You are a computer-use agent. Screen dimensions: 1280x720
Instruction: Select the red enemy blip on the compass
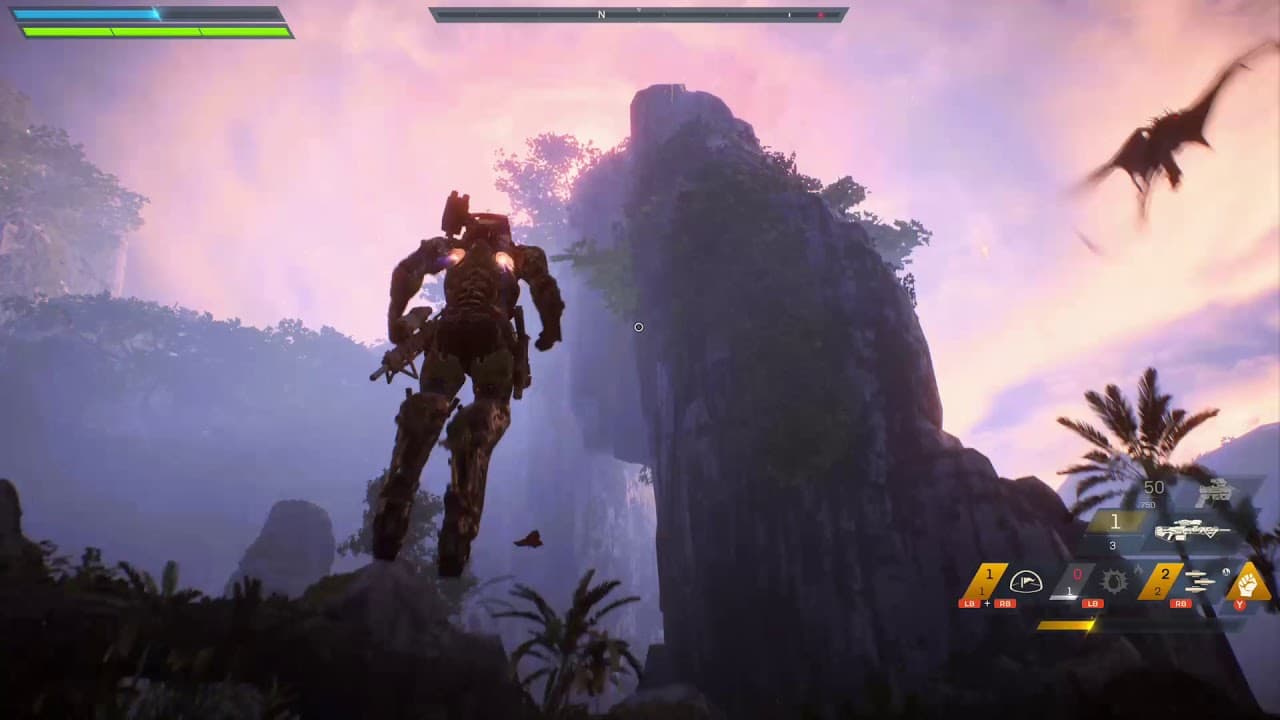click(x=820, y=13)
